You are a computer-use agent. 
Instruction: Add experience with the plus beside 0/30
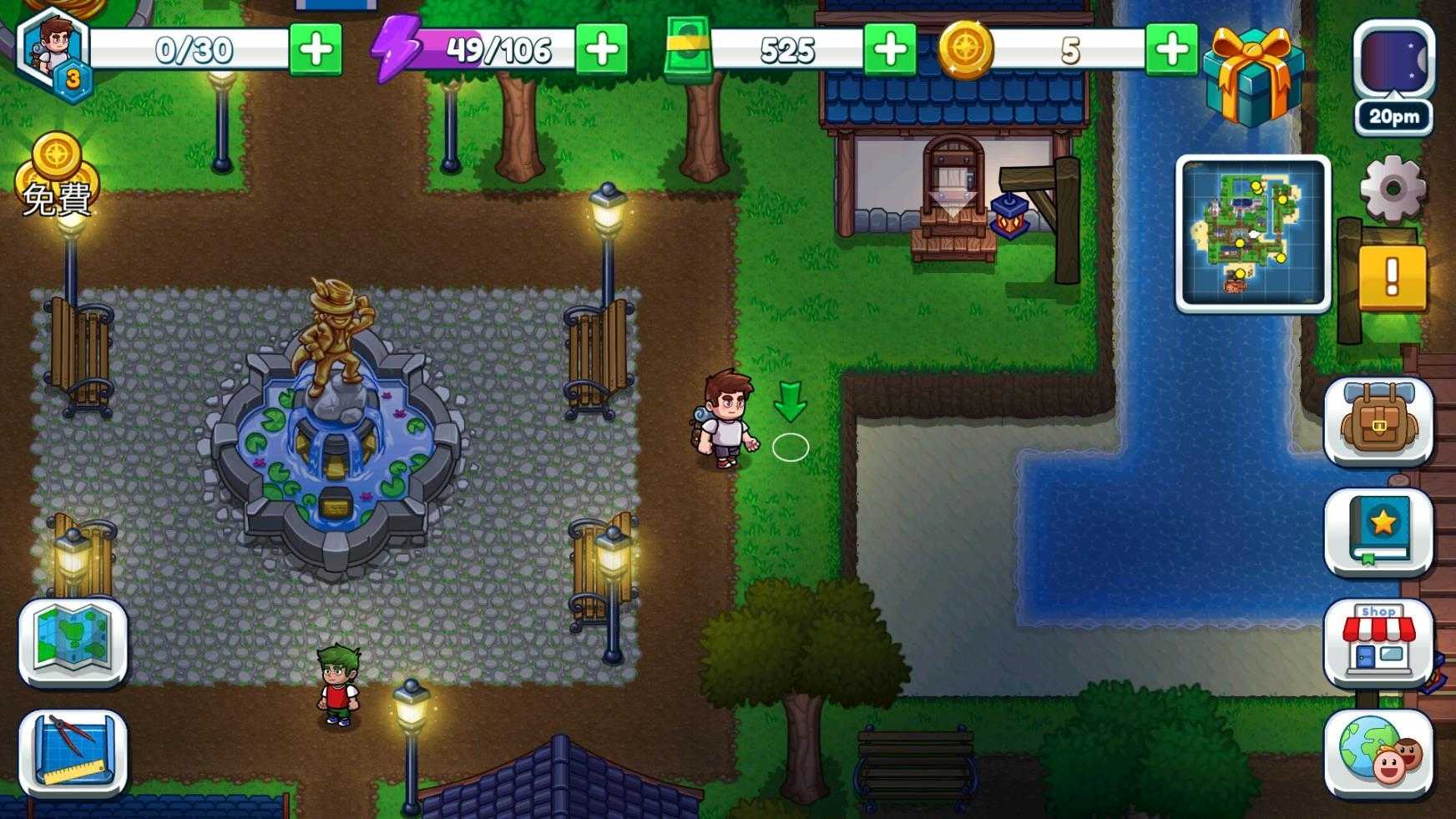click(x=315, y=50)
